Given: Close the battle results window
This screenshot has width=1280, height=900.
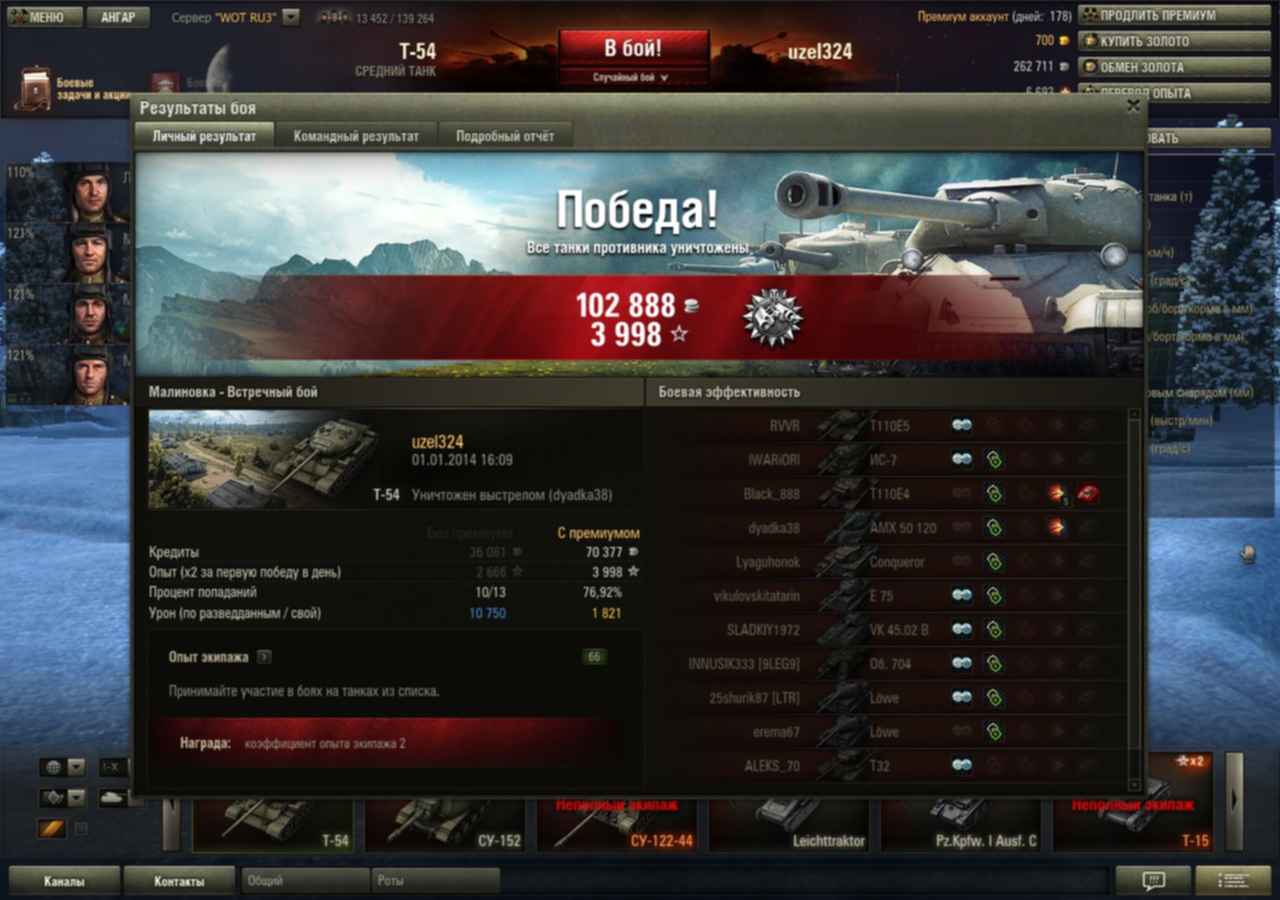Looking at the screenshot, I should click(x=1133, y=105).
